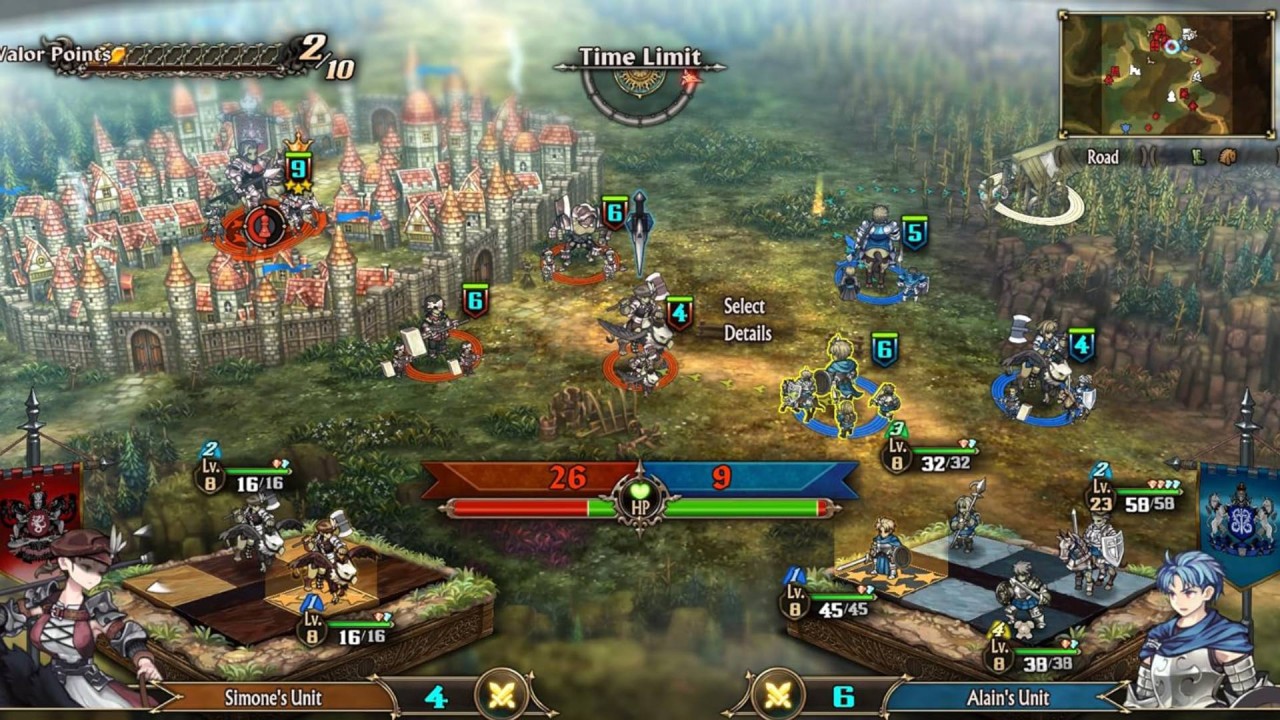Open Details for the targeted unit
The image size is (1280, 720).
[x=748, y=333]
